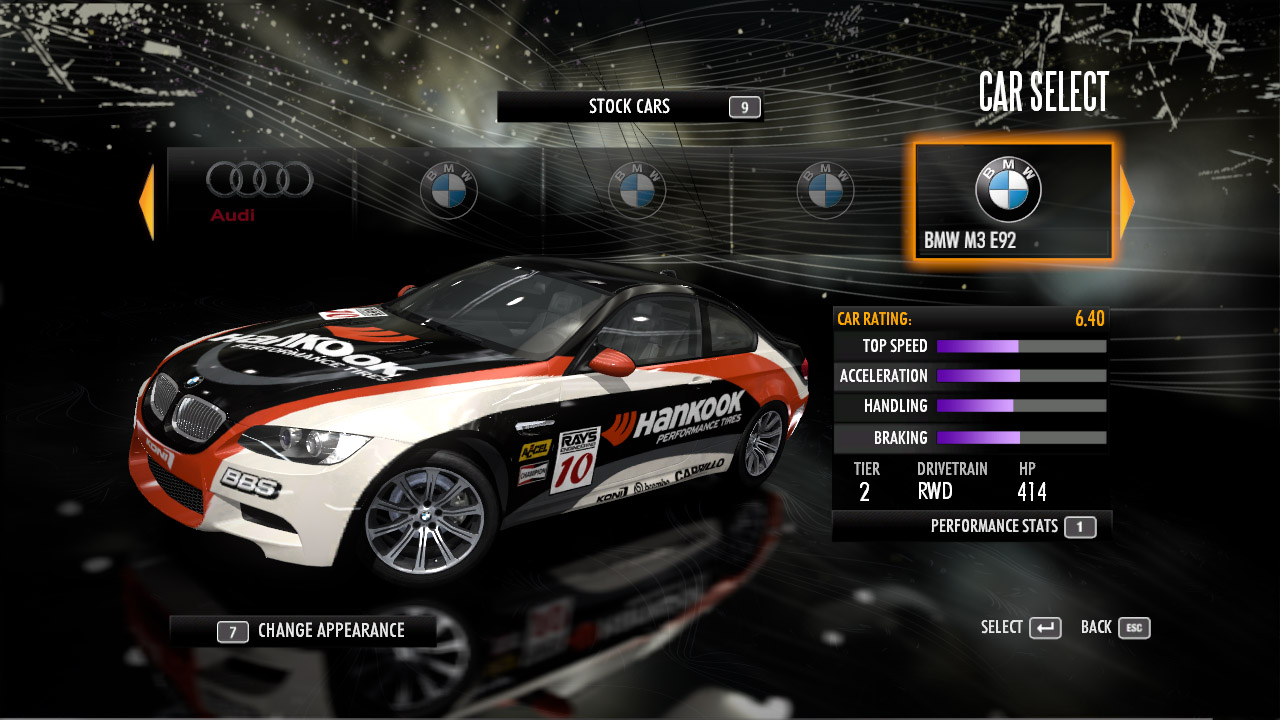Image resolution: width=1280 pixels, height=720 pixels.
Task: Show the previous car with the left arrow
Action: coord(147,202)
